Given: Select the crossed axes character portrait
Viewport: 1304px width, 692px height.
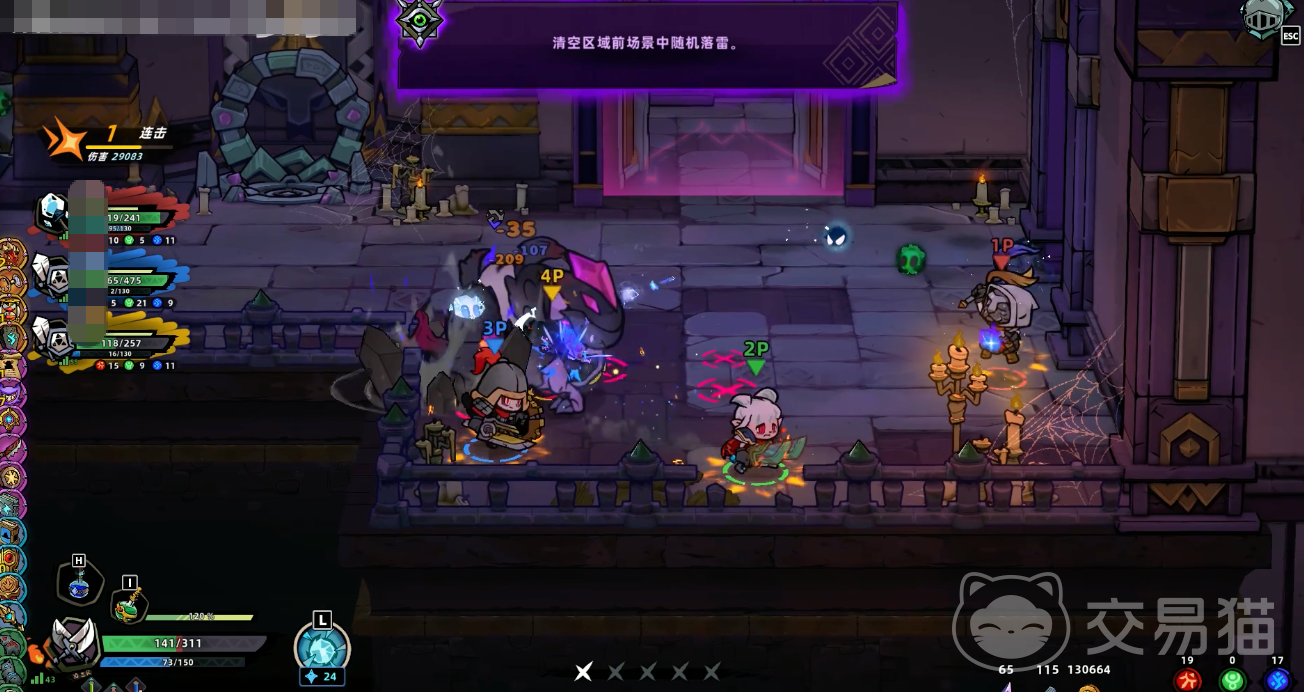Looking at the screenshot, I should (74, 642).
